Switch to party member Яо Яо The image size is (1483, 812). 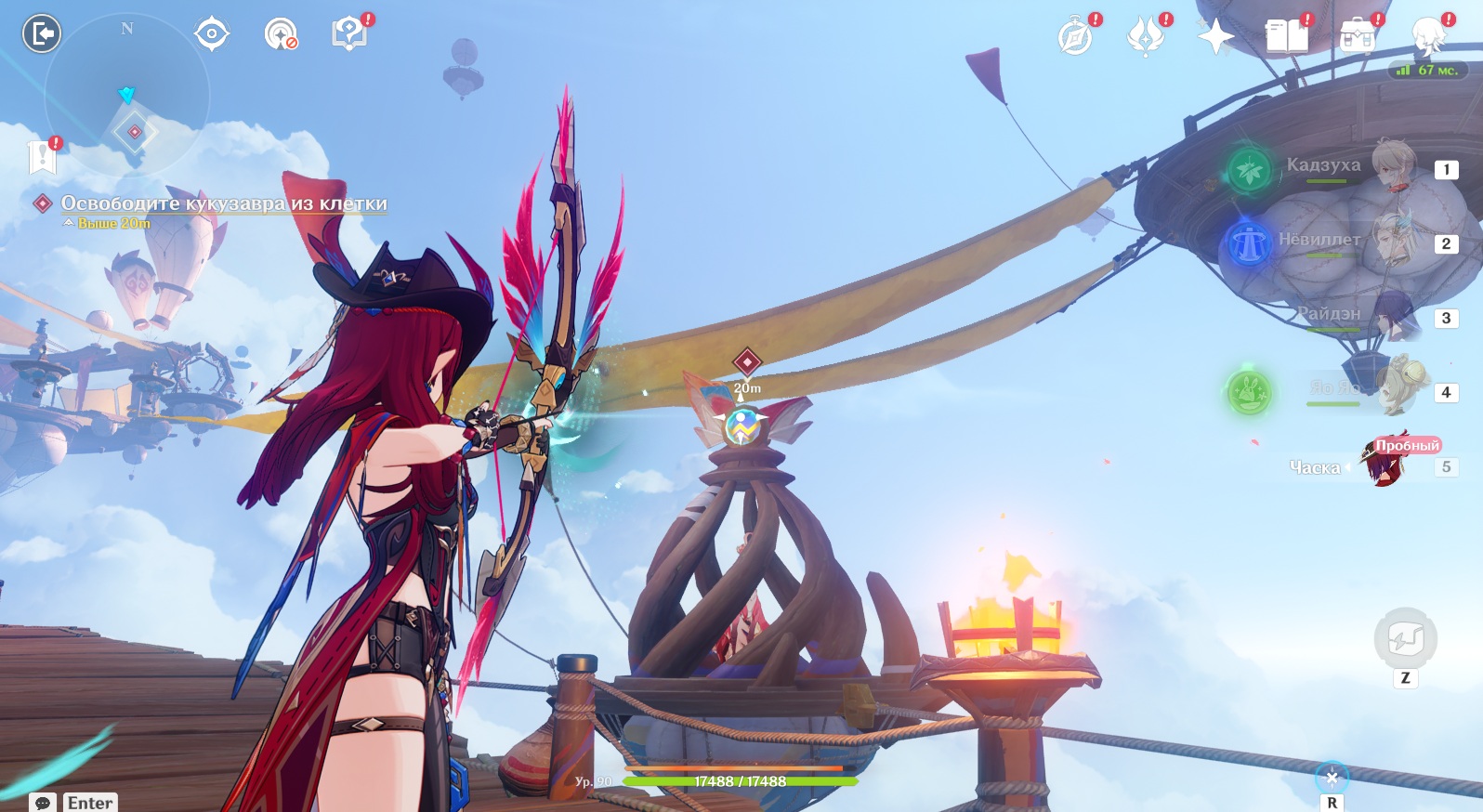[x=1393, y=390]
